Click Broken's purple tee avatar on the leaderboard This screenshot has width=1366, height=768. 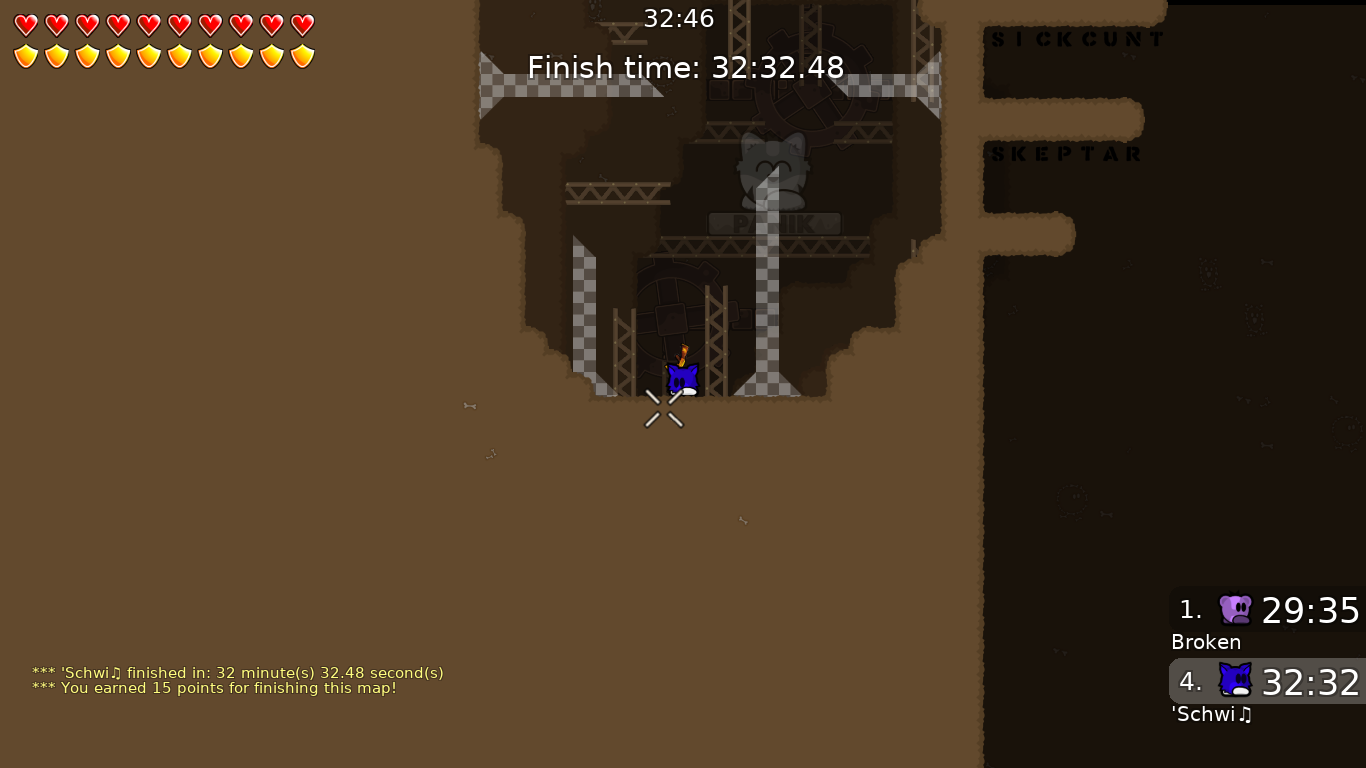coord(1233,609)
